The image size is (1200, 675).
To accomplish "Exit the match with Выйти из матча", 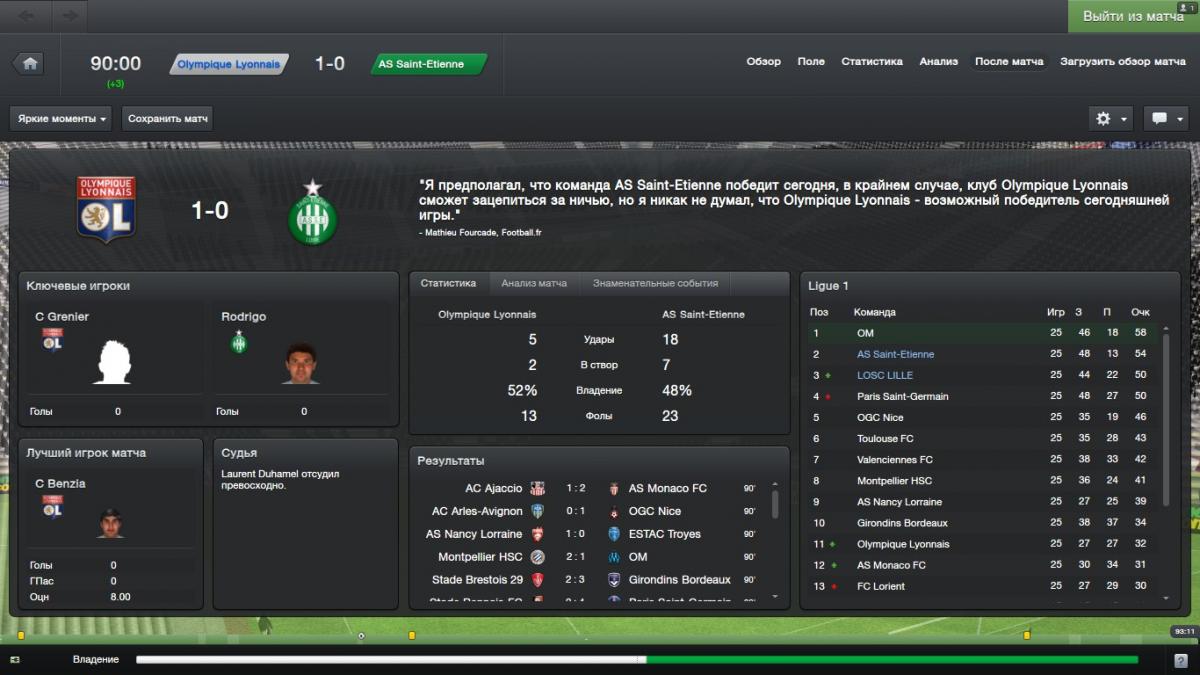I will tap(1133, 17).
